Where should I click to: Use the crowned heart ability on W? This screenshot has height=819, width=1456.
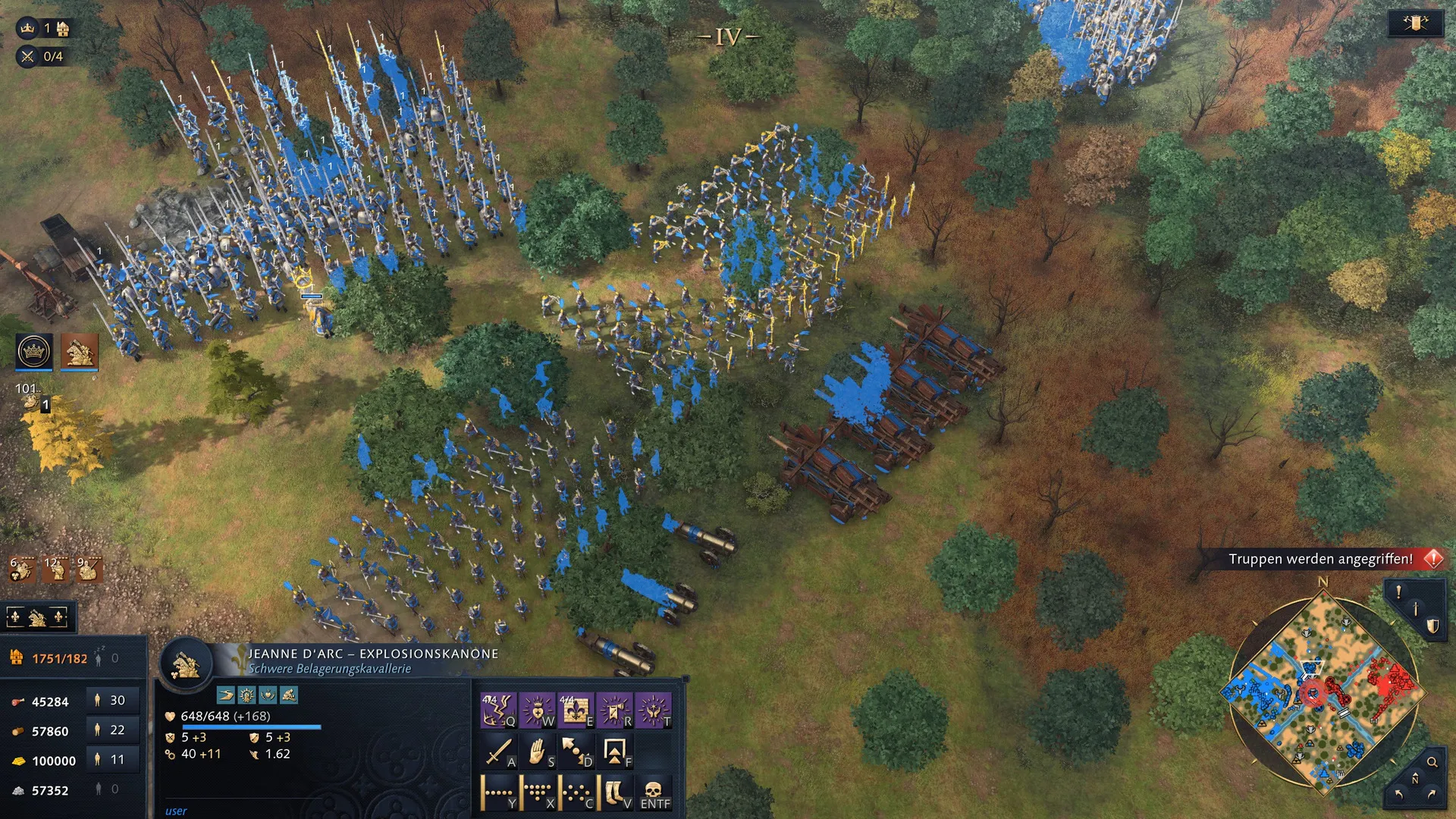click(x=538, y=710)
